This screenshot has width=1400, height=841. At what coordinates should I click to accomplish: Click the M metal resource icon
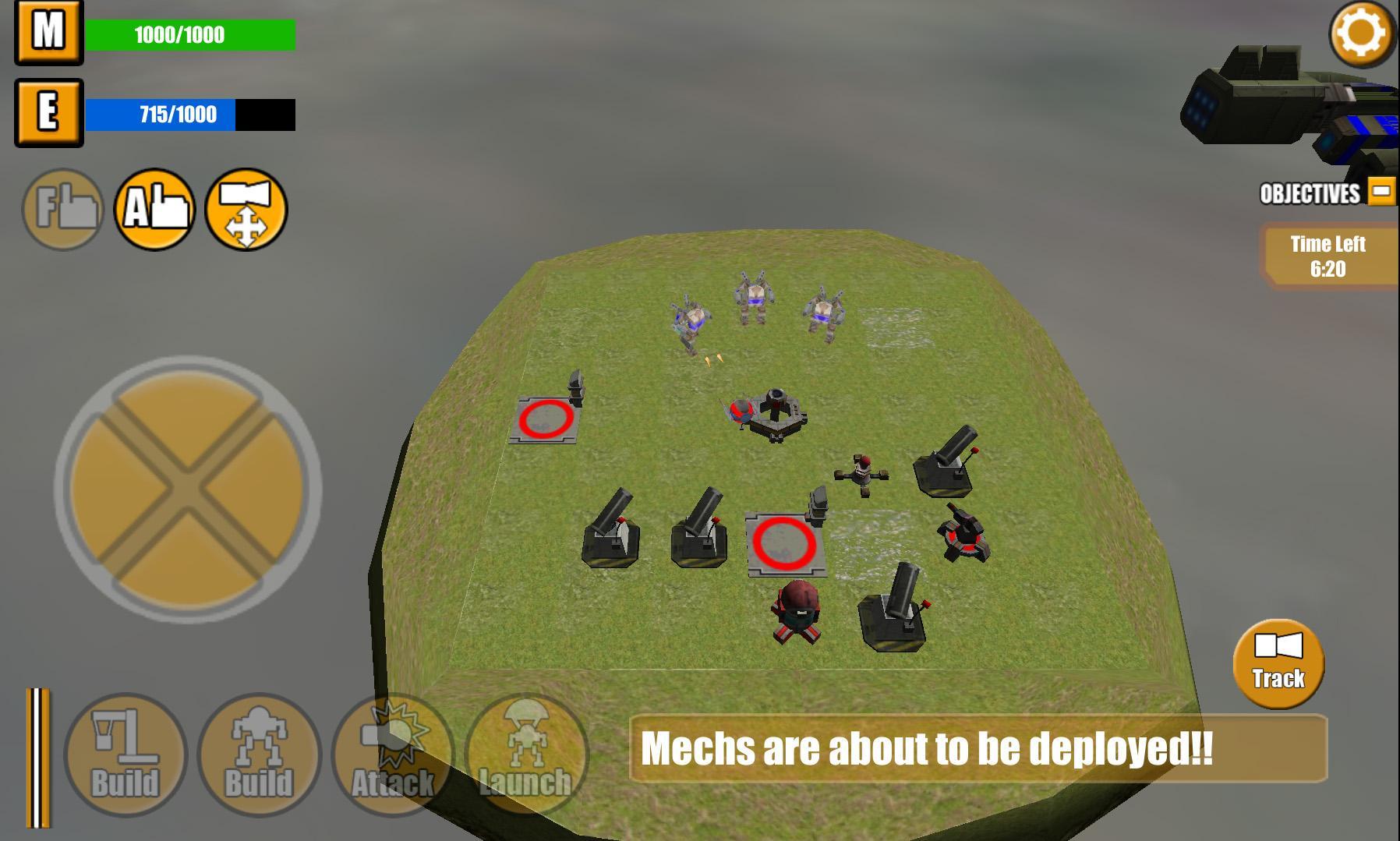coord(48,34)
